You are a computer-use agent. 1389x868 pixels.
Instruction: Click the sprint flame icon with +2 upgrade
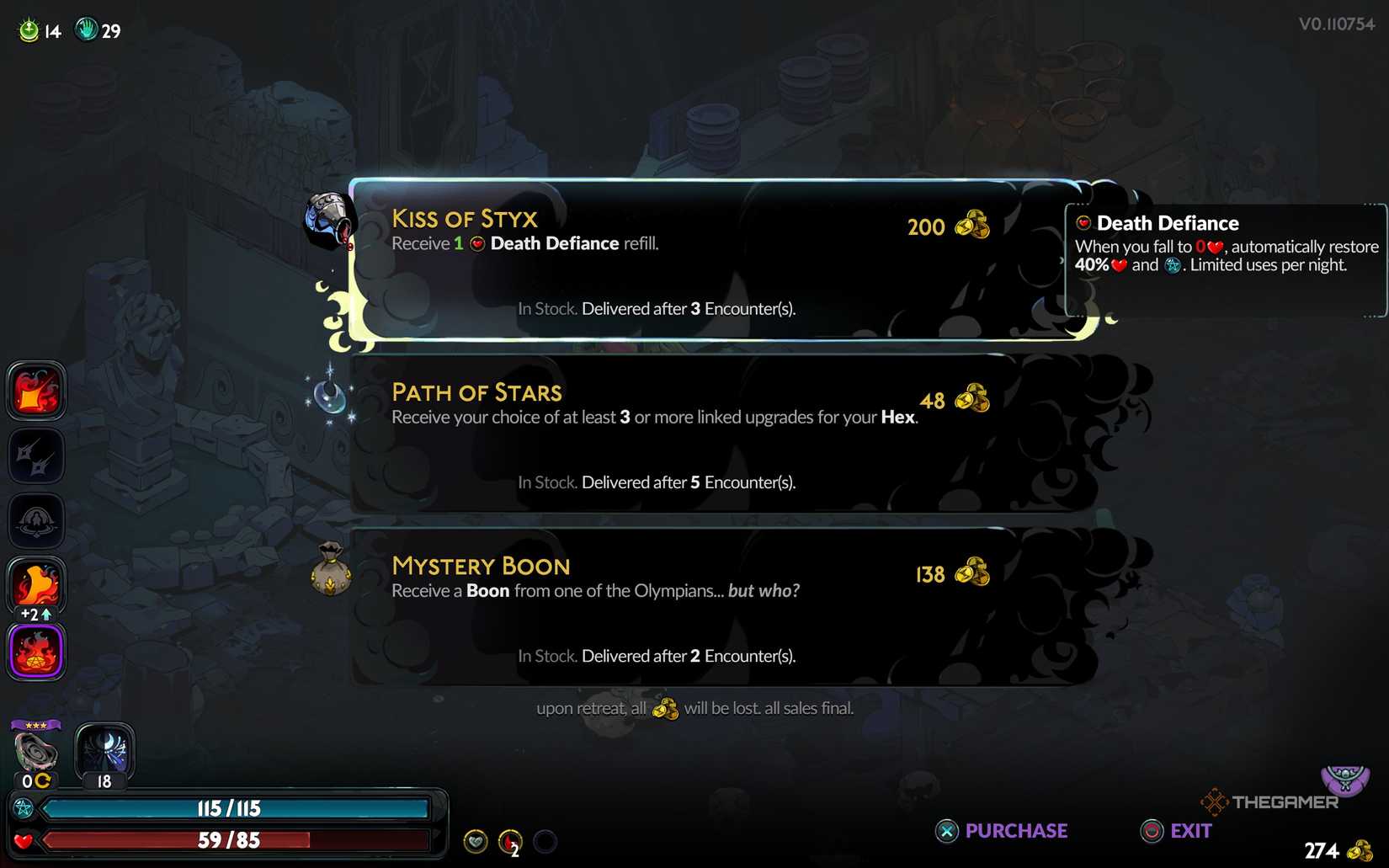[x=35, y=586]
